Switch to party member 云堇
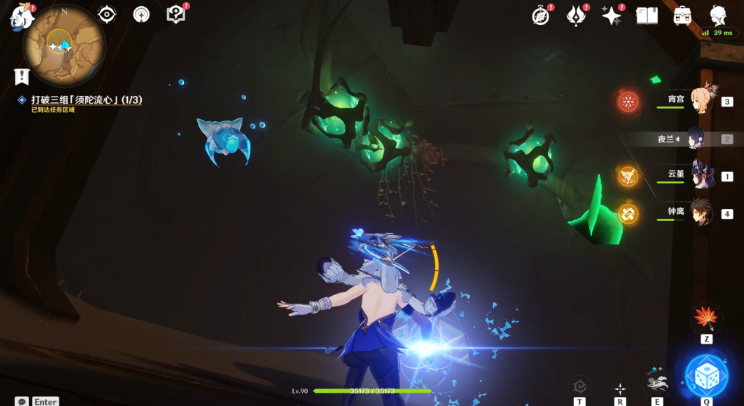 [x=700, y=175]
